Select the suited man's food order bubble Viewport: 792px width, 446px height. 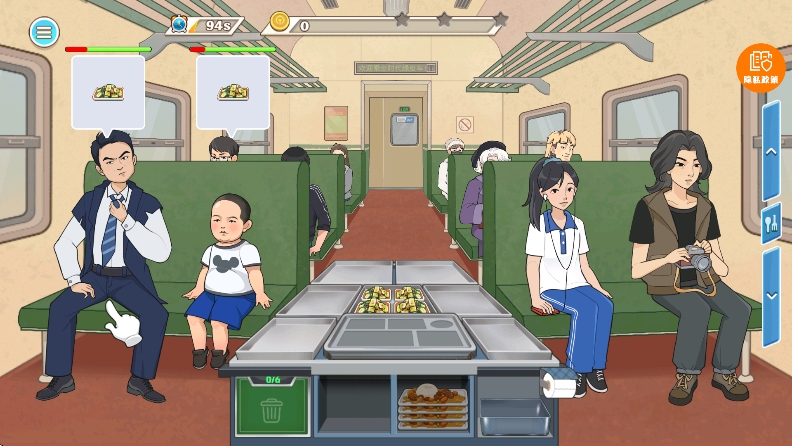(x=108, y=92)
